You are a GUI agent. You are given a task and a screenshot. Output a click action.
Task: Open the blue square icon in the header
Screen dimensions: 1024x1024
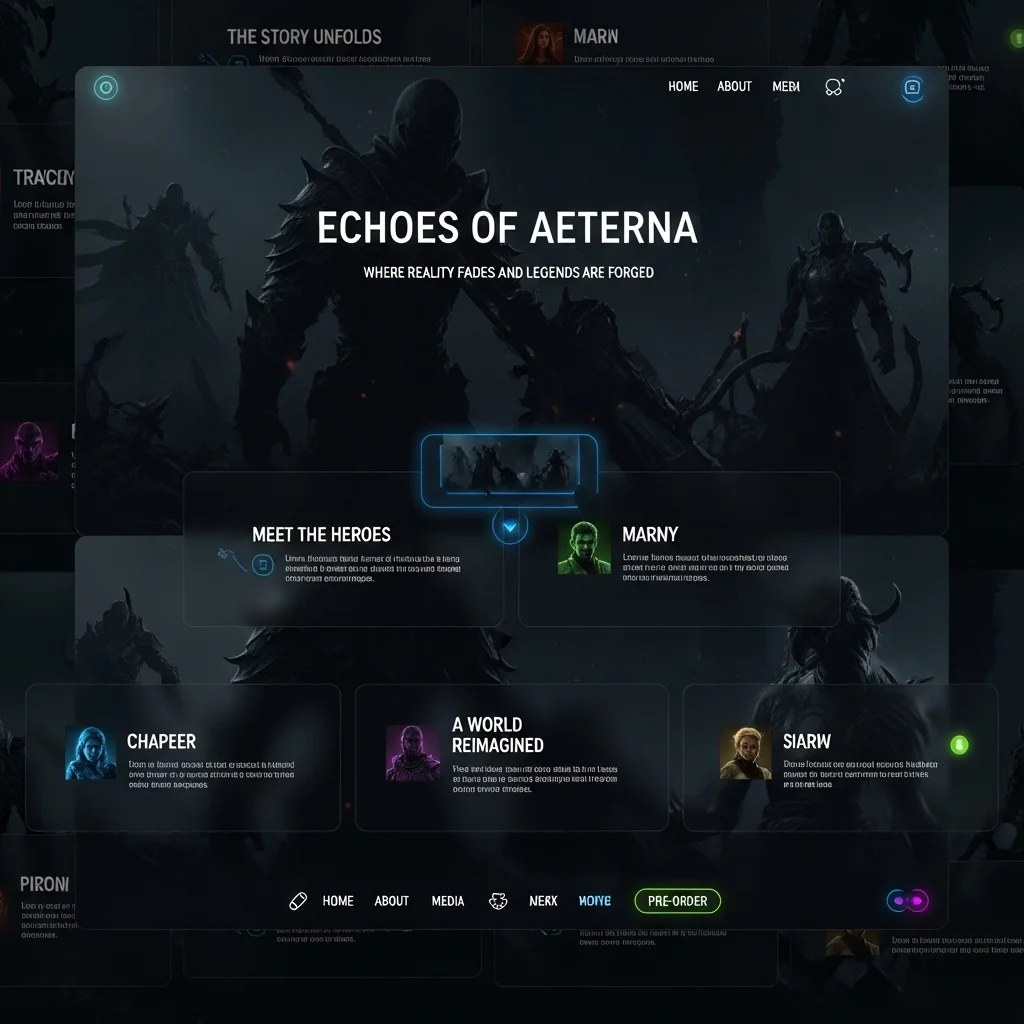point(912,88)
